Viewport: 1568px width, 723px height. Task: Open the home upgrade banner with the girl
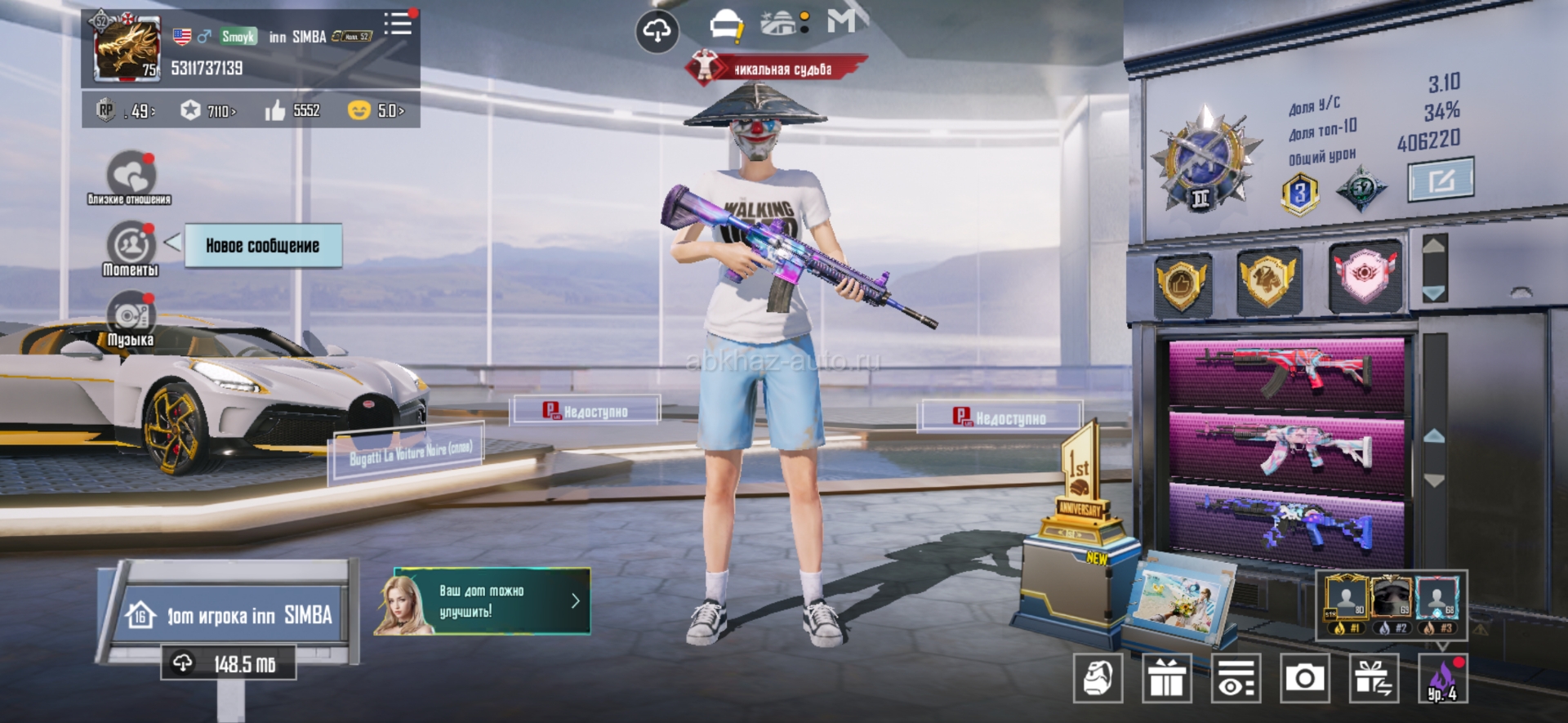tap(483, 601)
